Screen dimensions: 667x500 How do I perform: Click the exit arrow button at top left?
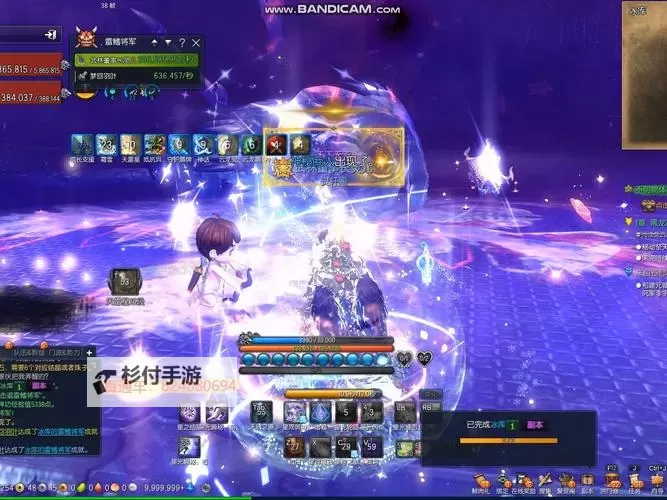click(50, 35)
